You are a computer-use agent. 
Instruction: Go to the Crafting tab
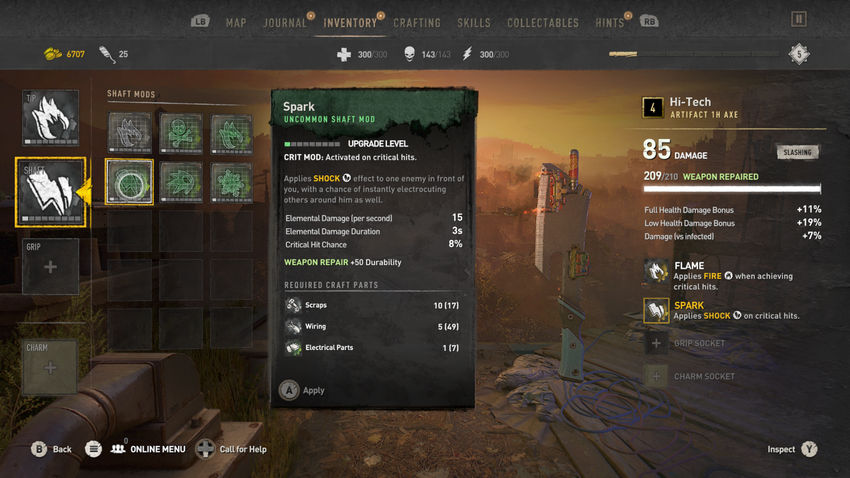pos(417,22)
